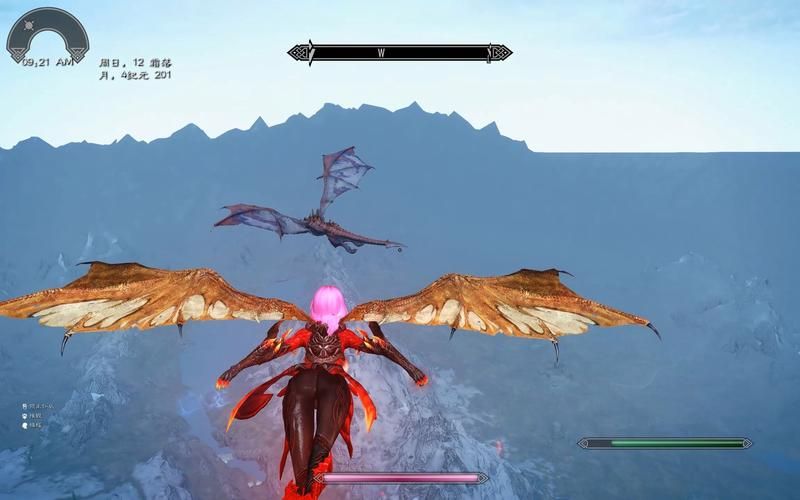Click the compass bar showing W
800x500 pixels.
[x=400, y=52]
